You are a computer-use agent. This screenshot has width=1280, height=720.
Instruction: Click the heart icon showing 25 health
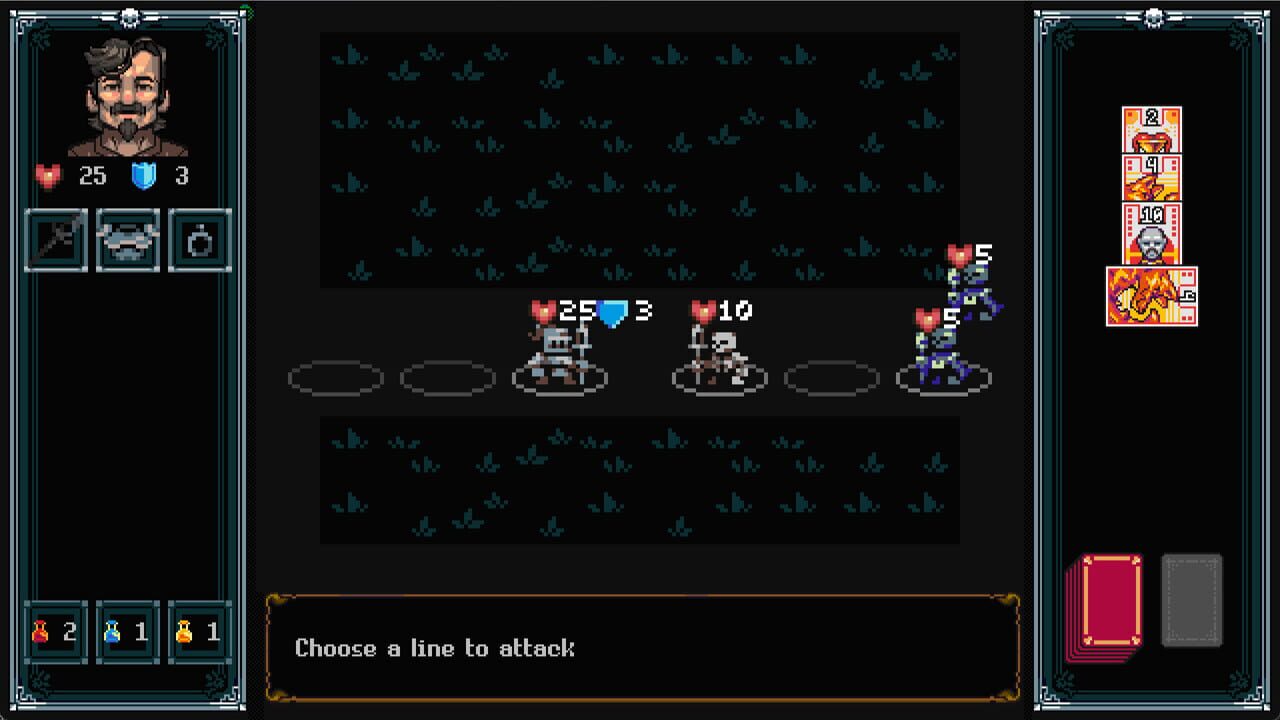point(49,176)
